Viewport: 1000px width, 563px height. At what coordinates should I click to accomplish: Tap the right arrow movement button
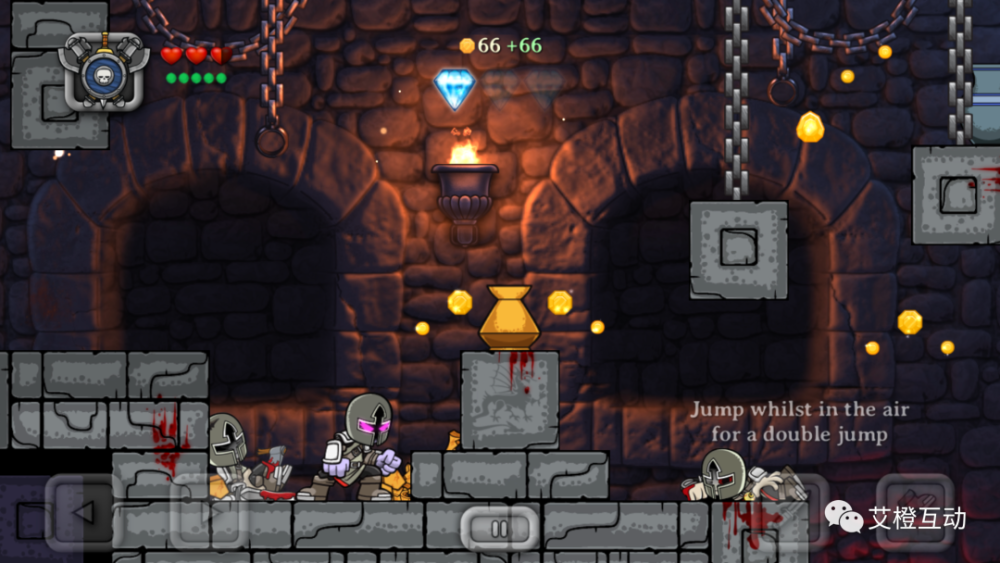click(x=210, y=512)
